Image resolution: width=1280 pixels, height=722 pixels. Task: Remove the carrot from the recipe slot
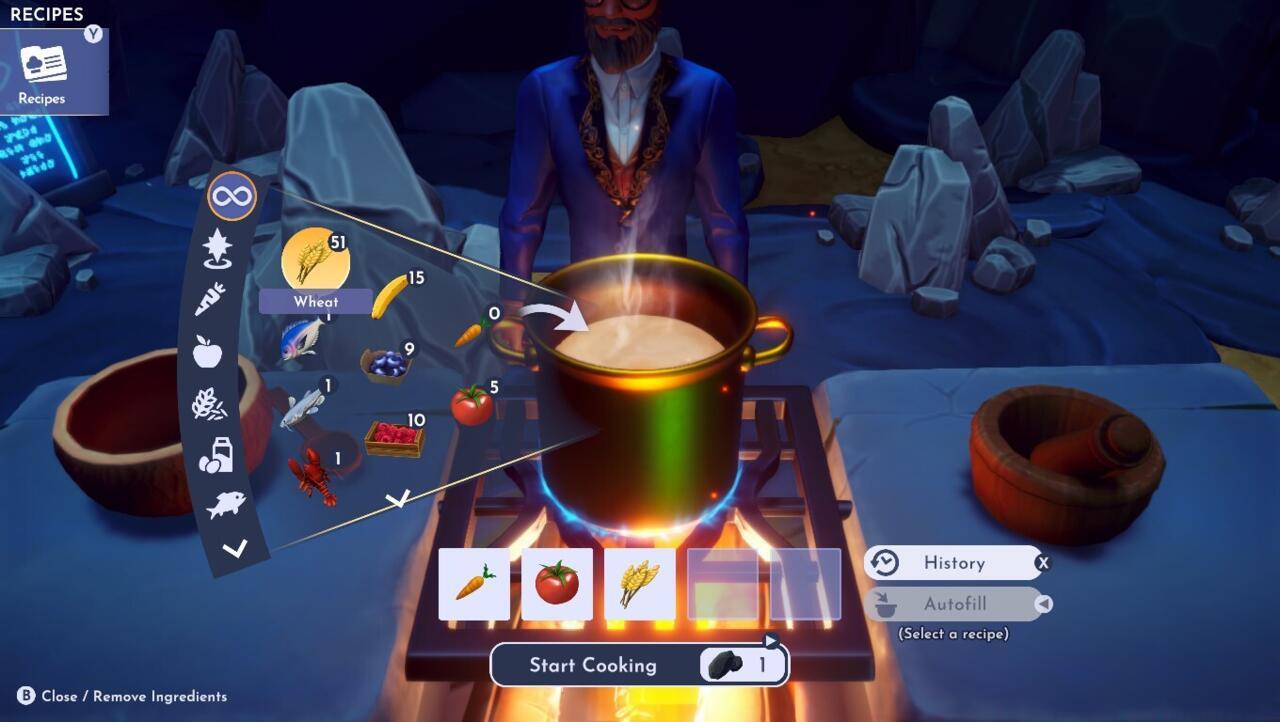pyautogui.click(x=474, y=584)
